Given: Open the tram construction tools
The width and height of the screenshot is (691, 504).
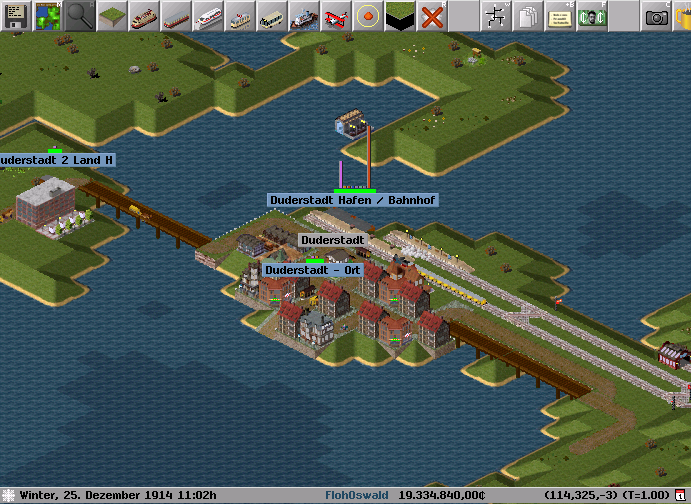Looking at the screenshot, I should point(240,15).
